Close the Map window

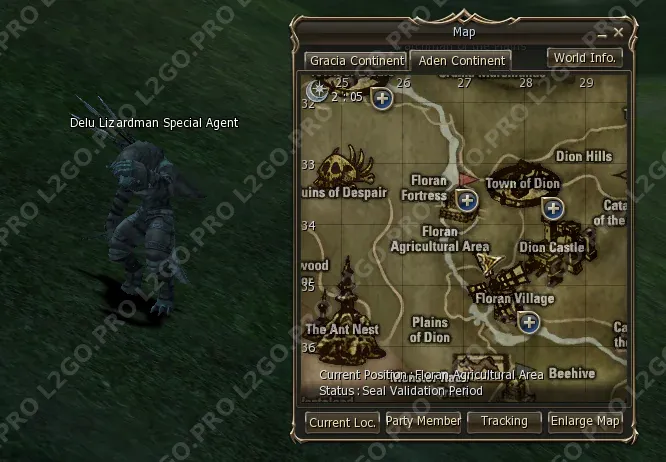point(618,33)
